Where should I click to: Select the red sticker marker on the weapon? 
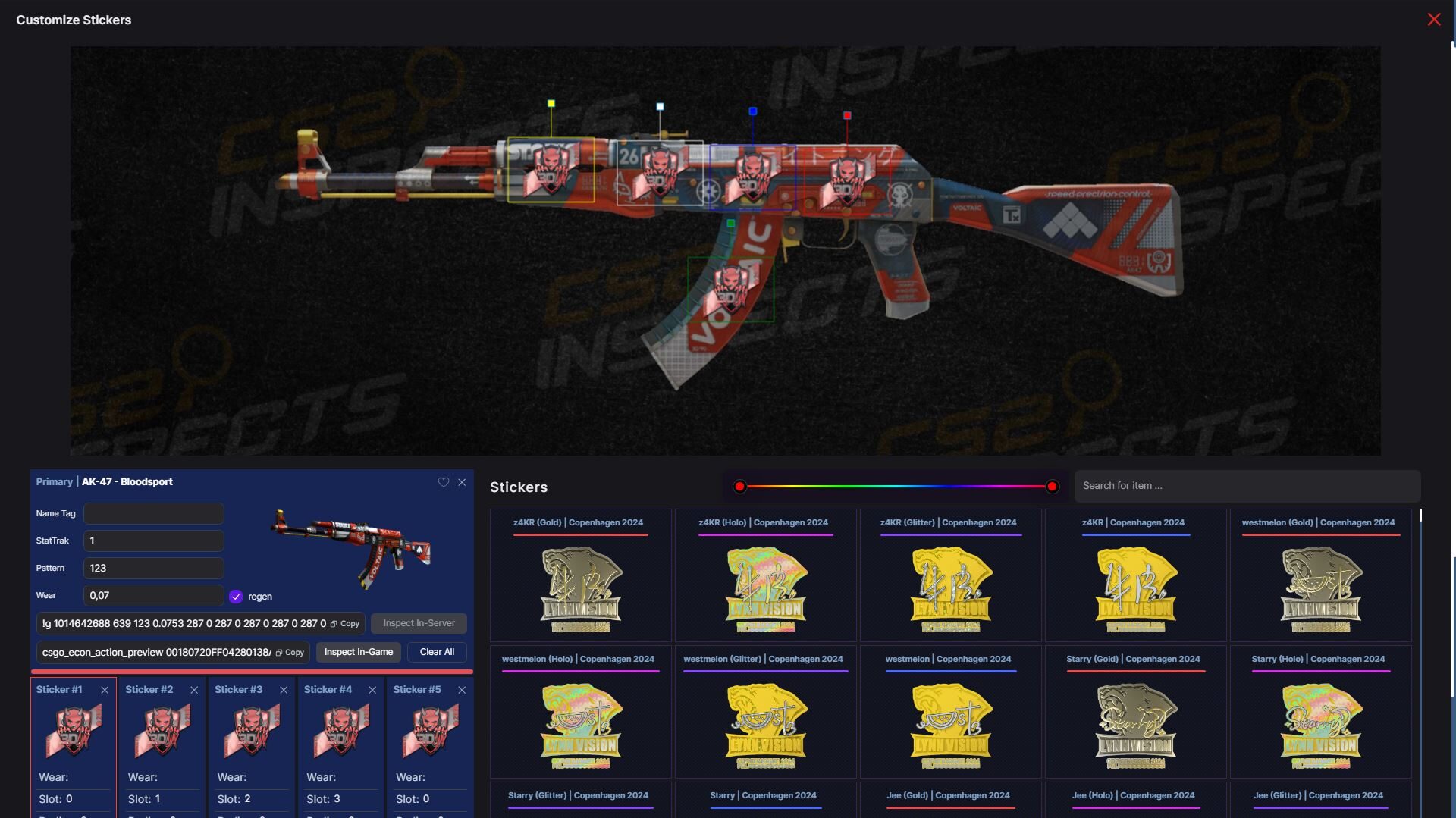847,115
